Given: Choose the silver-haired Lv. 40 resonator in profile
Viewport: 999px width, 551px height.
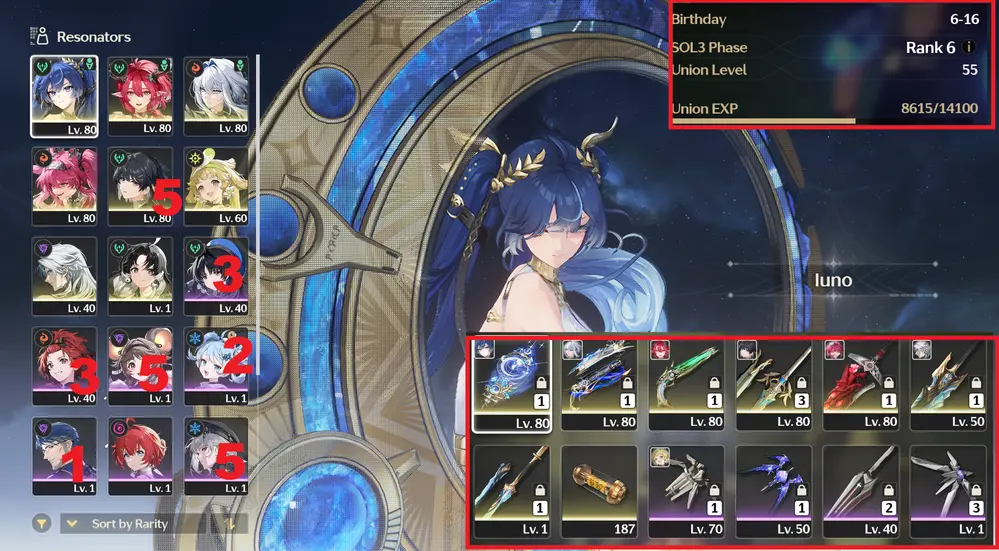Looking at the screenshot, I should click(x=64, y=273).
